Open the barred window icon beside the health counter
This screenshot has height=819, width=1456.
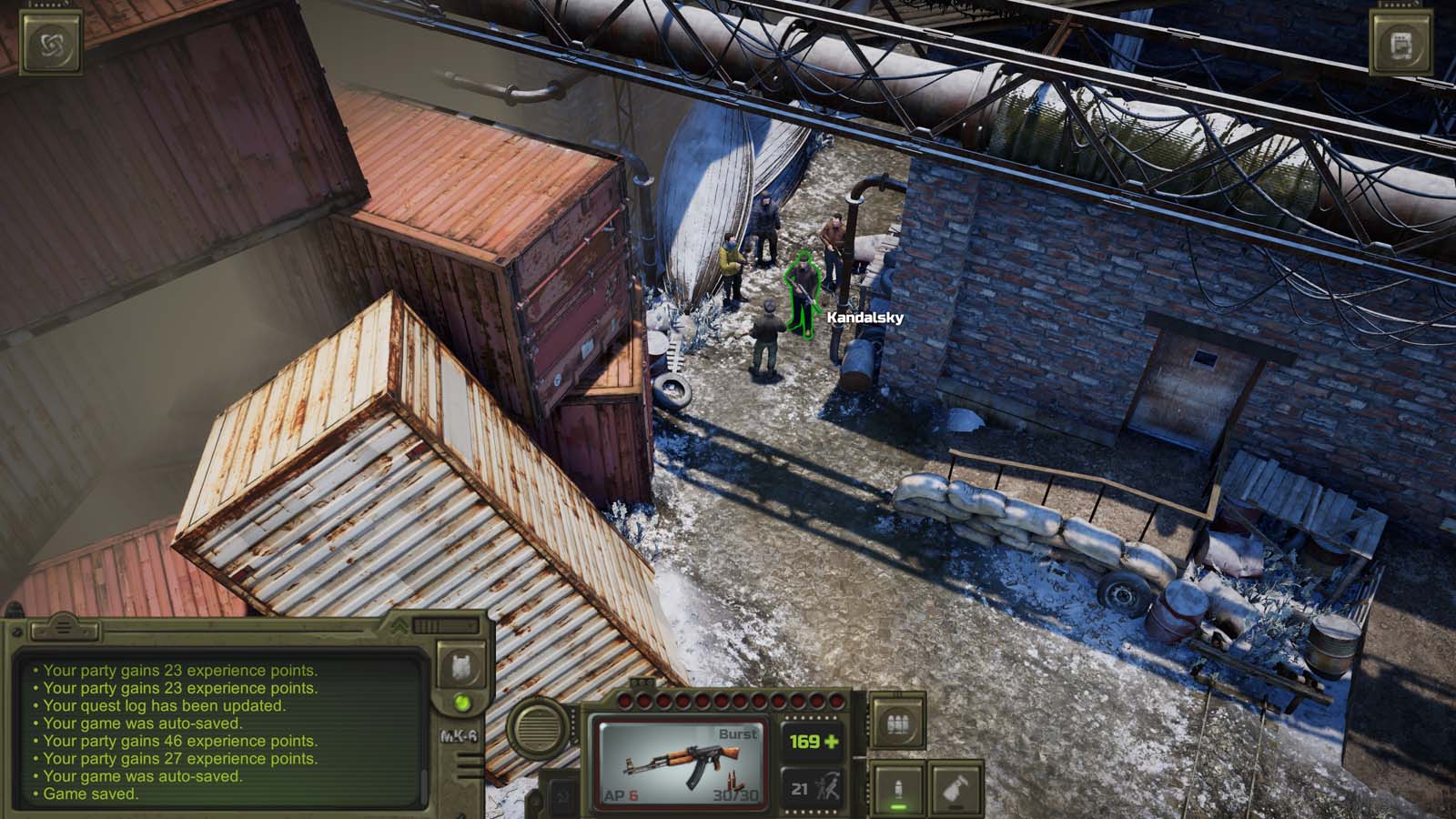[897, 719]
